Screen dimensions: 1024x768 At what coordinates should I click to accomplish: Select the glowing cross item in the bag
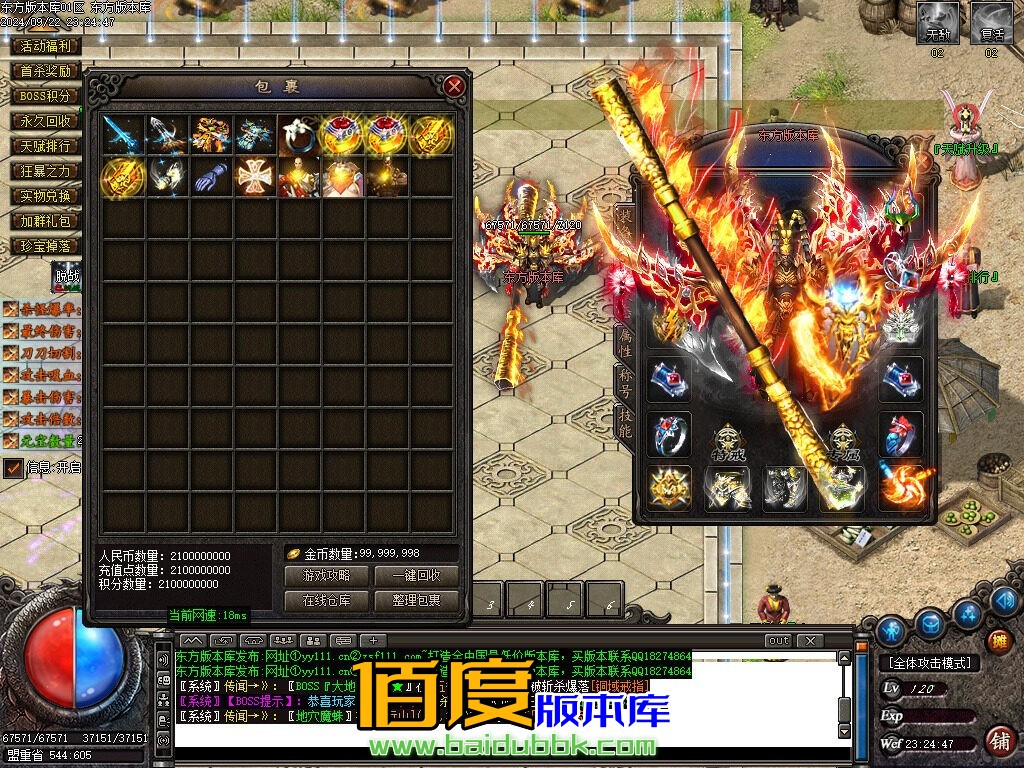pos(255,177)
